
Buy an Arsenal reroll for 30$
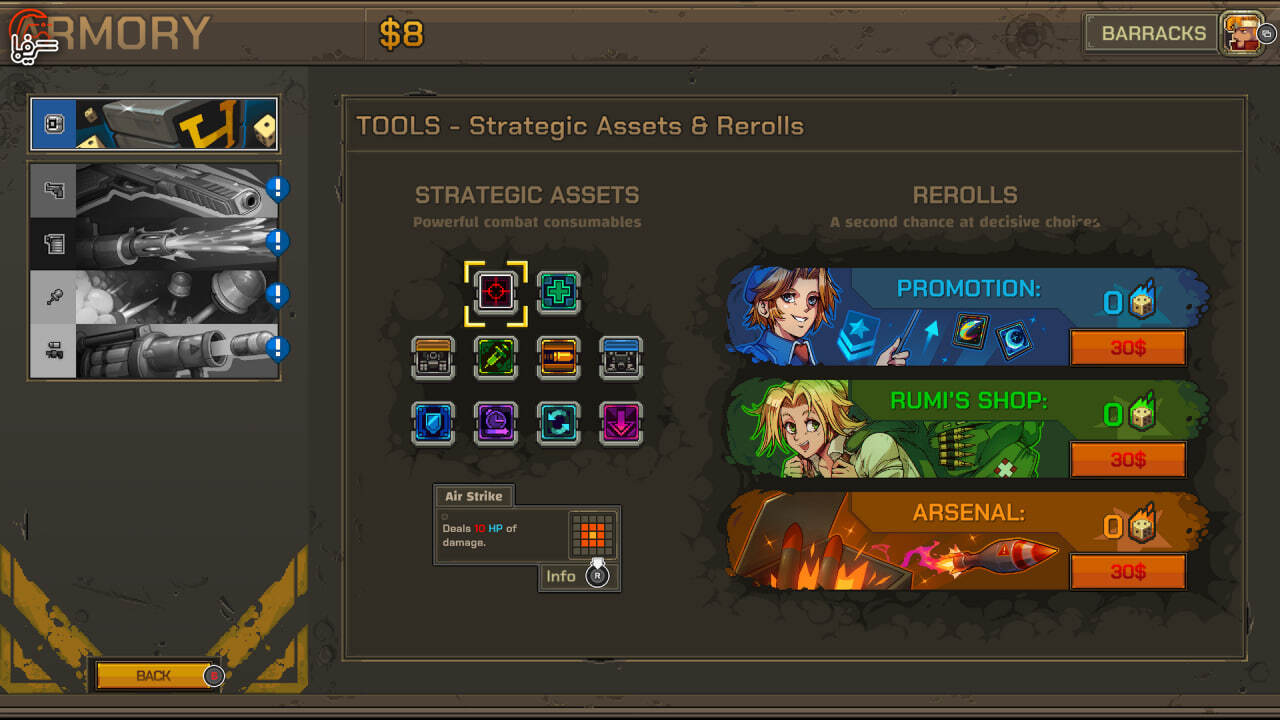(x=1128, y=573)
